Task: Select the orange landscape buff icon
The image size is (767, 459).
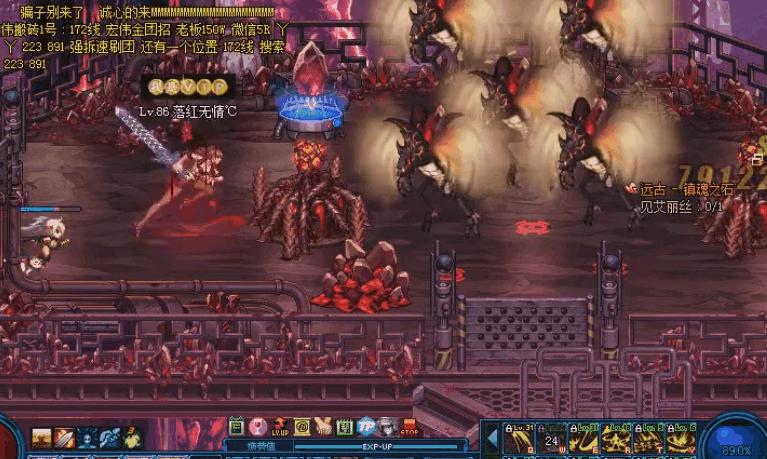Action: tap(42, 438)
